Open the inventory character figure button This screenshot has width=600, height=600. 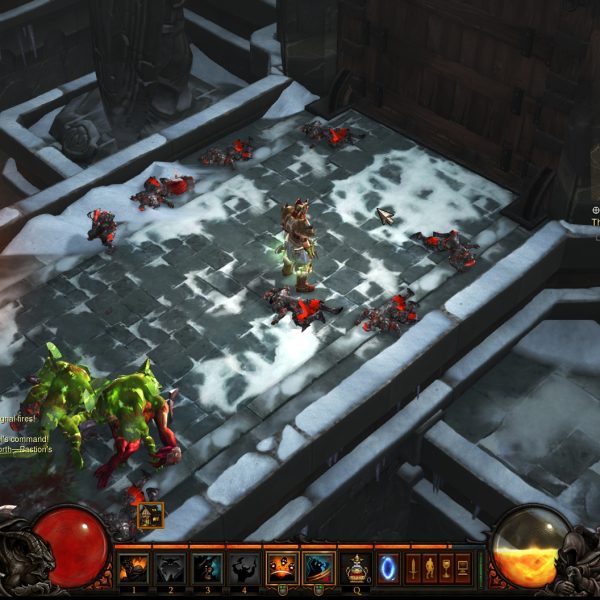[x=430, y=568]
